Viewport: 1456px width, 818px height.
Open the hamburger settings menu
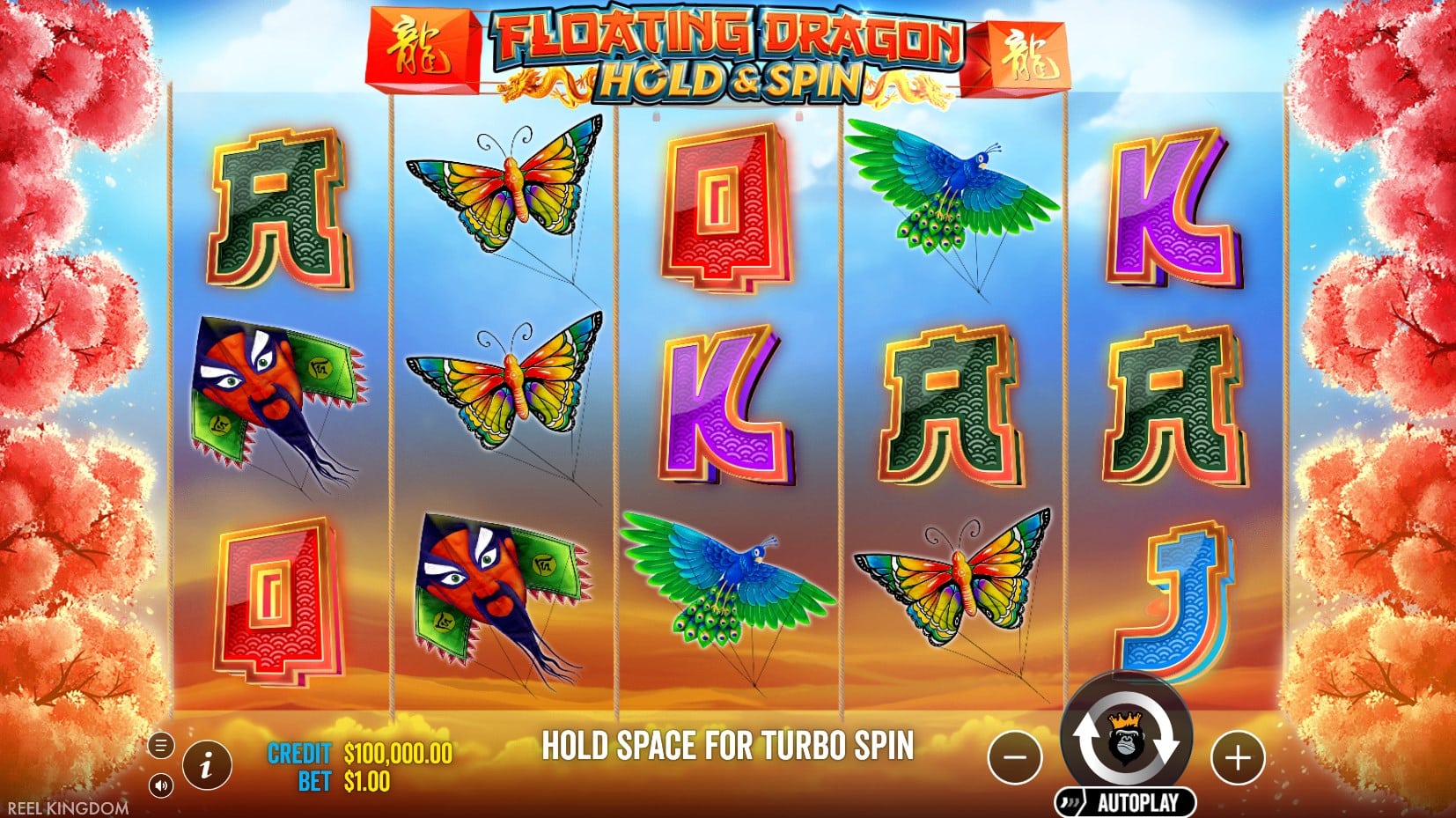coord(160,746)
